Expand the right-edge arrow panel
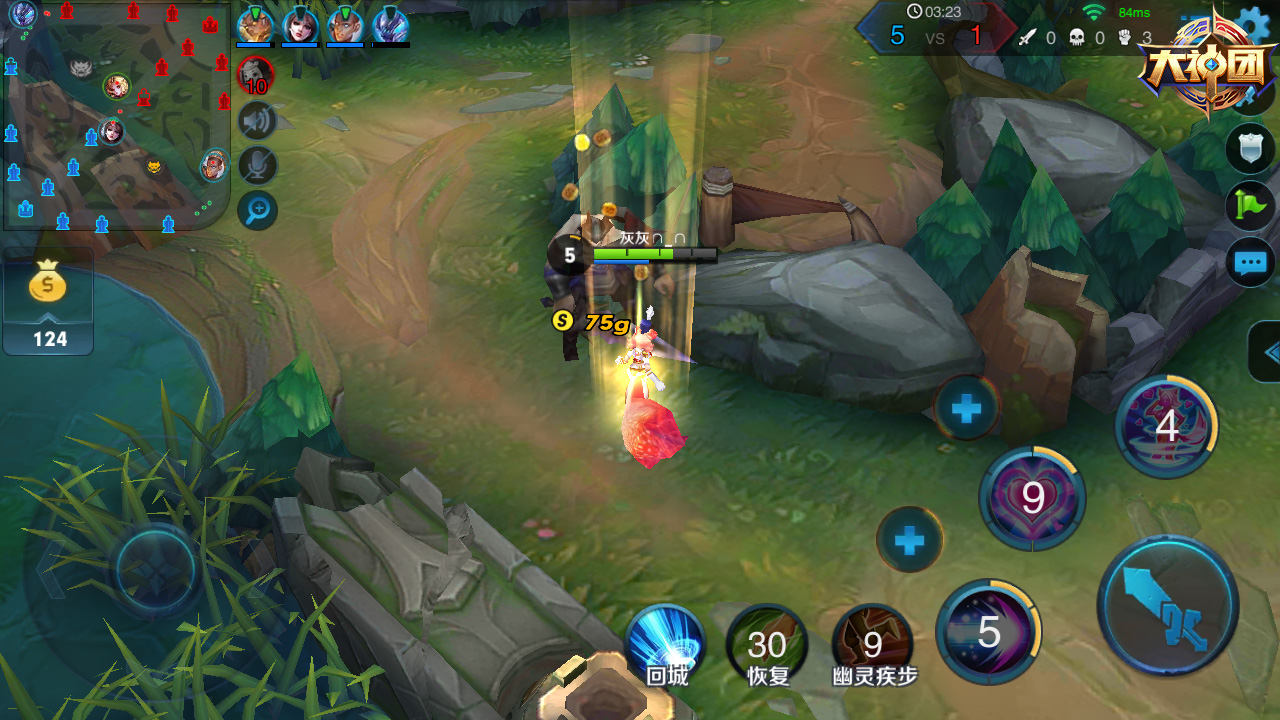 click(x=1267, y=352)
